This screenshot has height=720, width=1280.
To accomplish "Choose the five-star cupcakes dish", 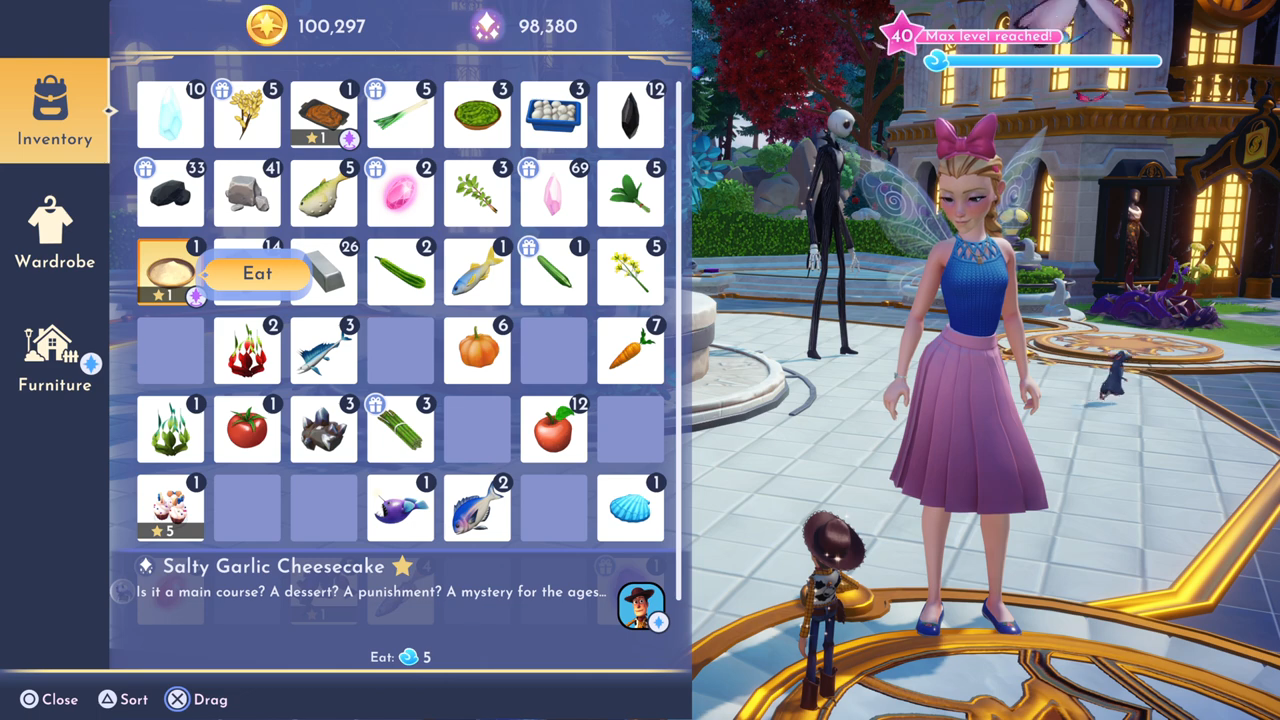I will point(170,507).
